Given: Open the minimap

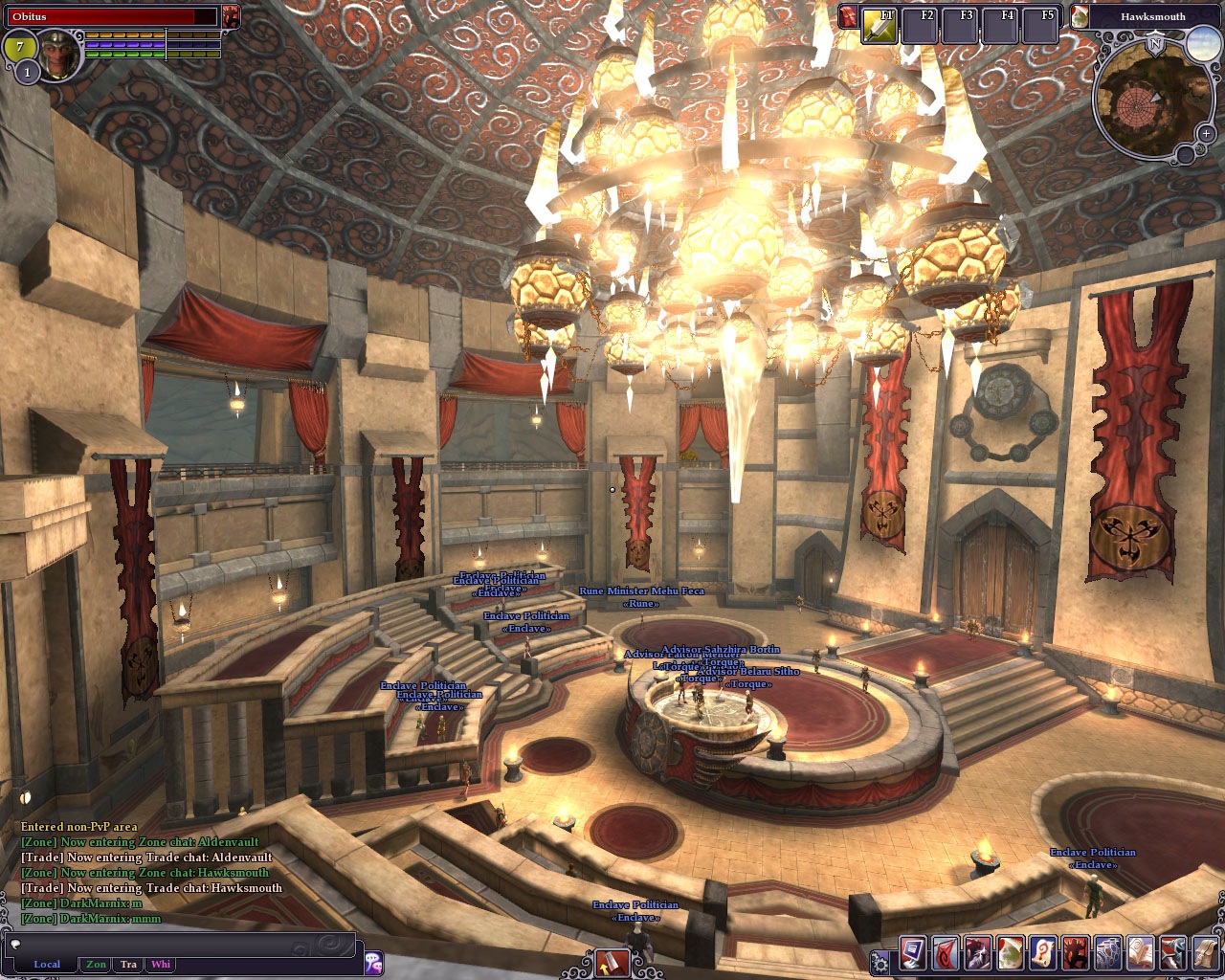Looking at the screenshot, I should (1143, 100).
